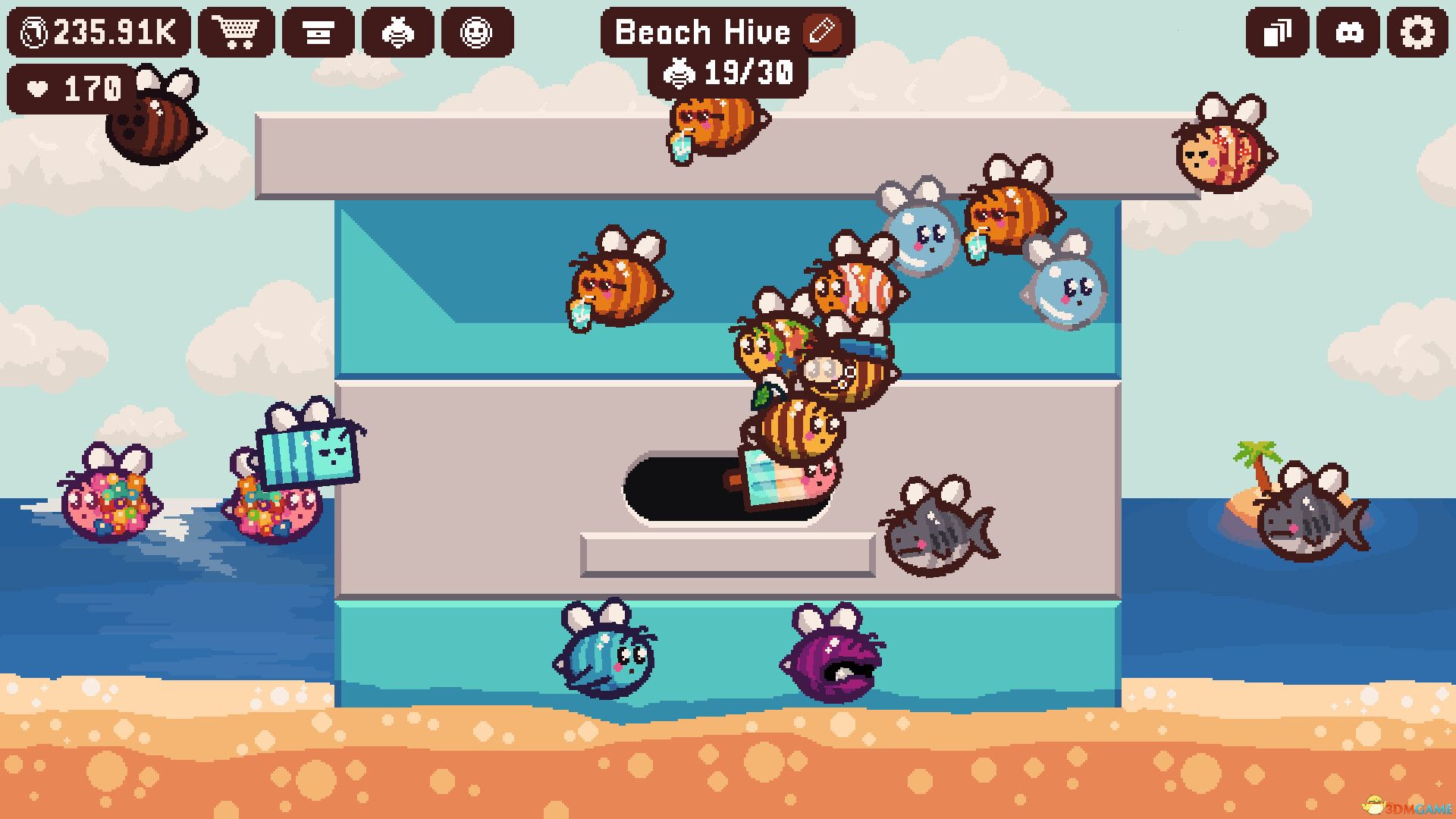Open the settings gear icon
1456x819 pixels.
pos(1417,32)
